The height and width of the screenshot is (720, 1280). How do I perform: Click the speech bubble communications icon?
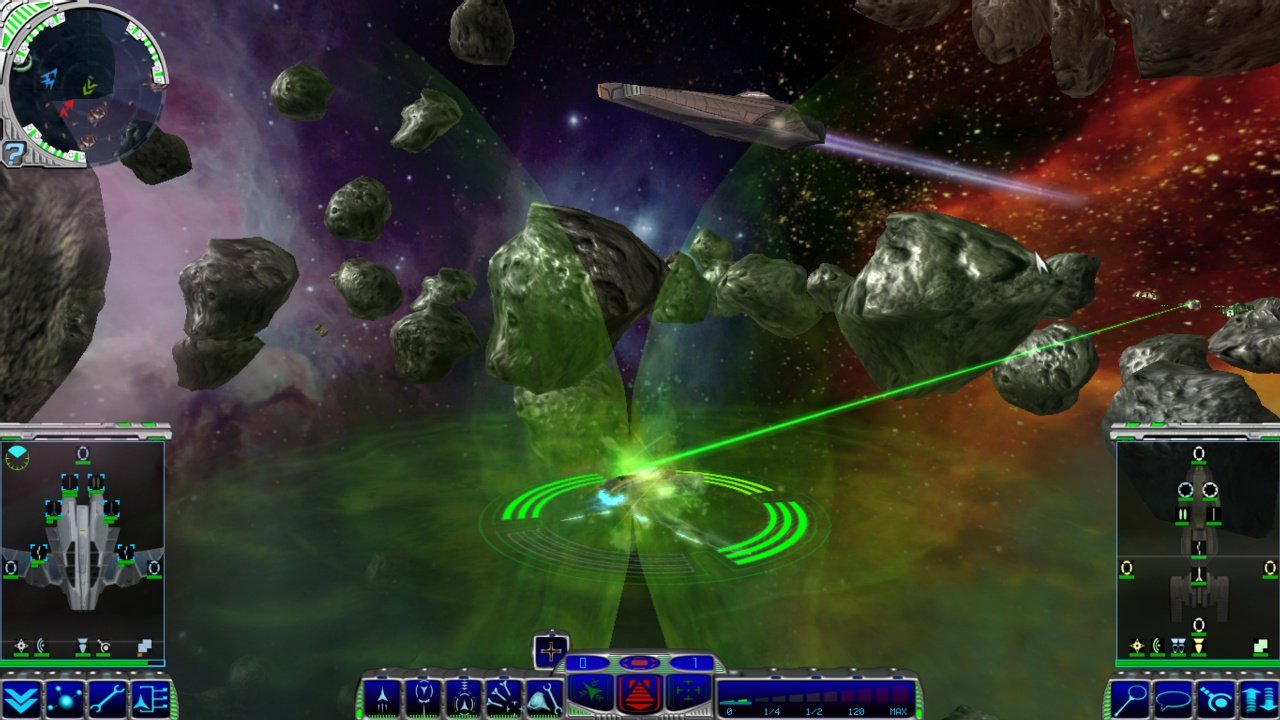1173,695
